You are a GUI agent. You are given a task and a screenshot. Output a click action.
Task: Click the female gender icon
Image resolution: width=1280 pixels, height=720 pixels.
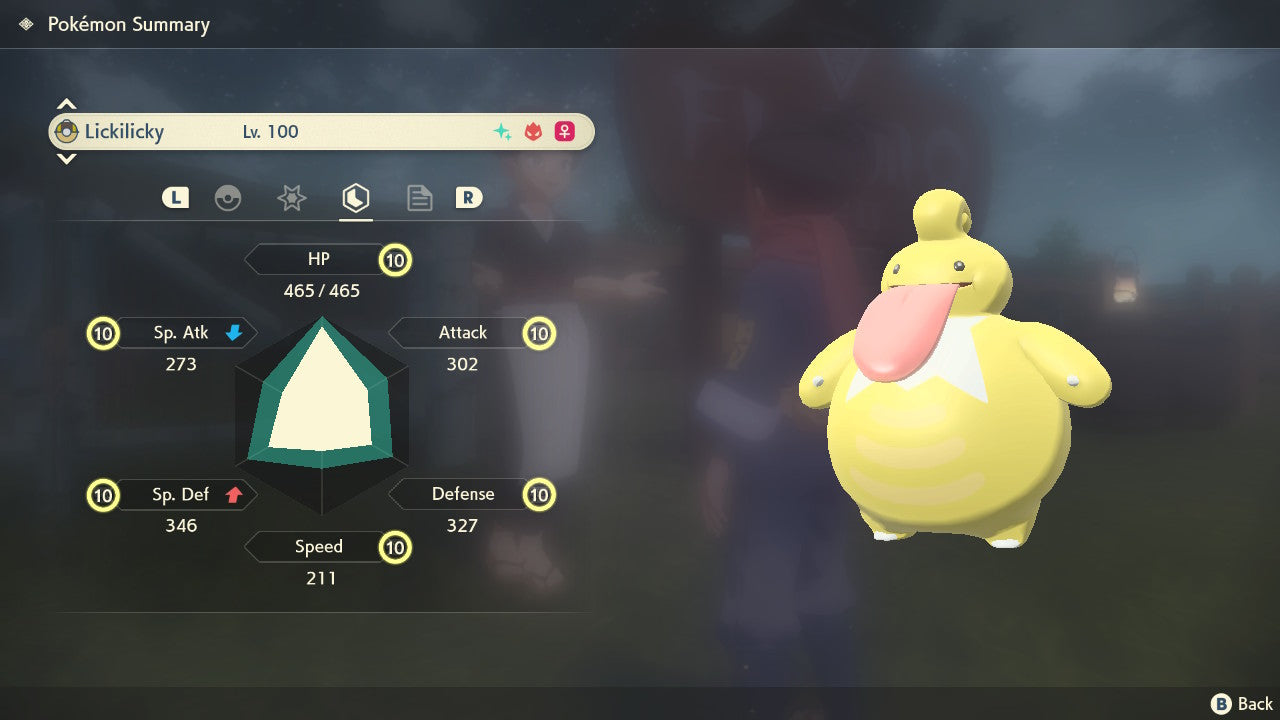tap(565, 132)
